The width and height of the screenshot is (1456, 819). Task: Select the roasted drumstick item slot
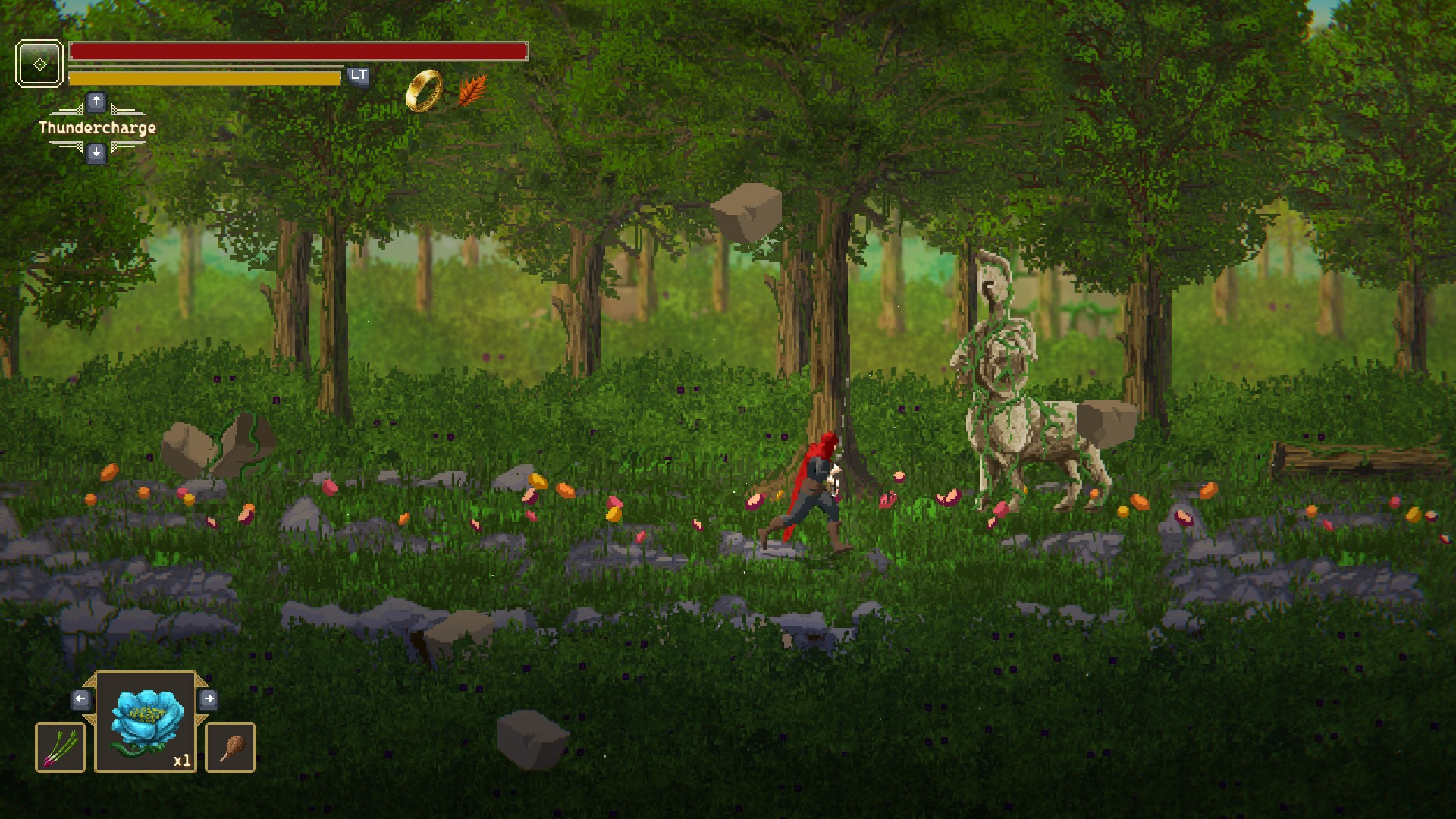point(231,748)
